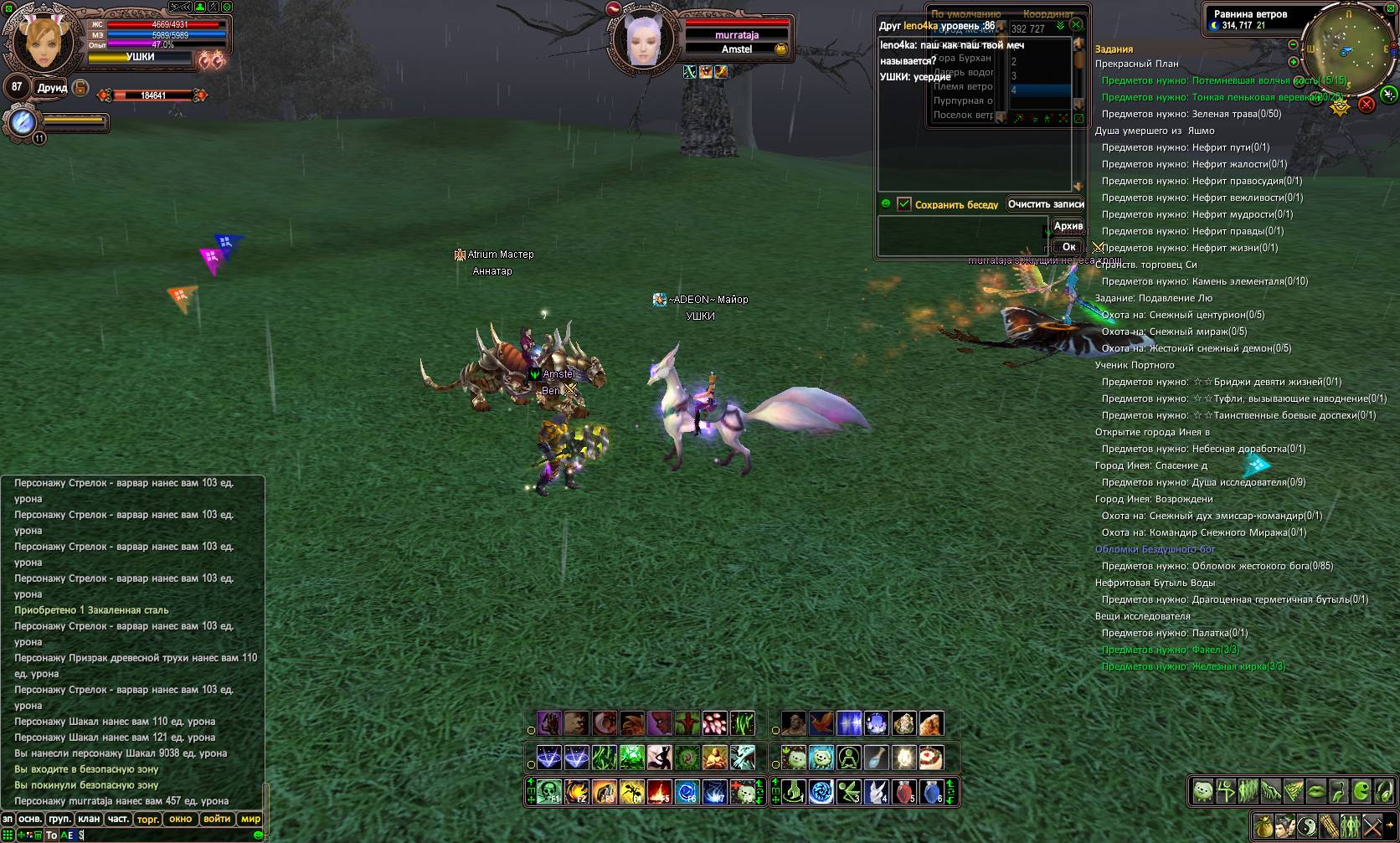The width and height of the screenshot is (1400, 843).
Task: Use the fire flame skill on F5
Action: (659, 791)
